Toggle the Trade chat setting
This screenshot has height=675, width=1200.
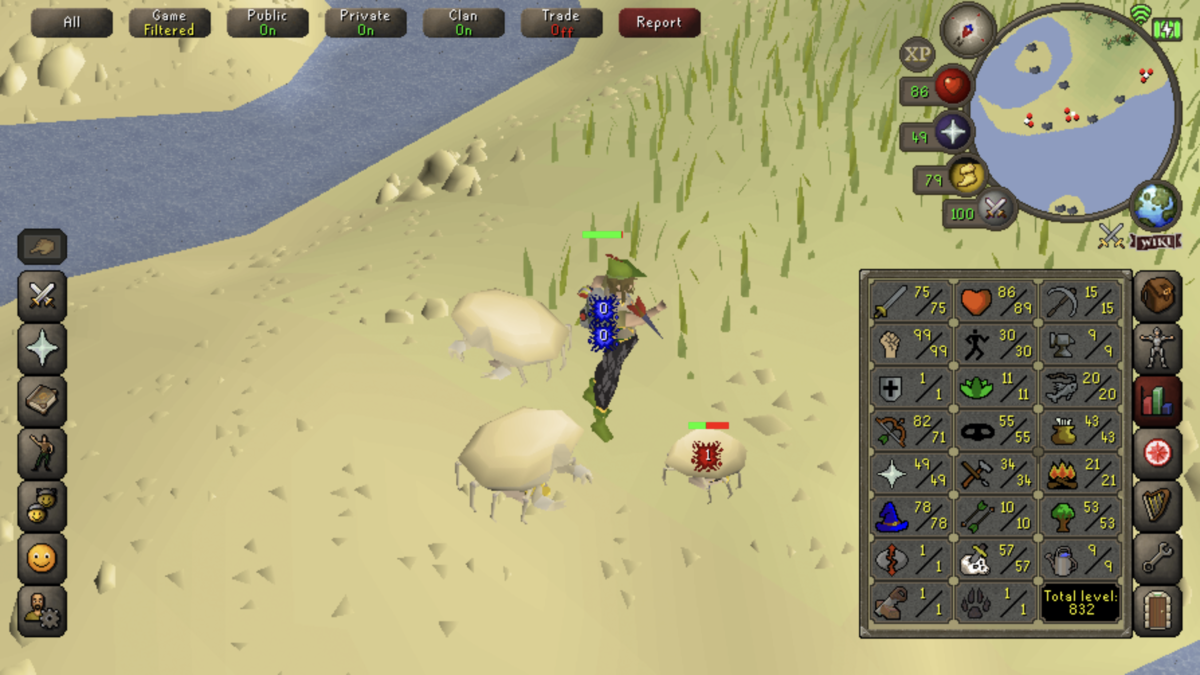[x=561, y=22]
